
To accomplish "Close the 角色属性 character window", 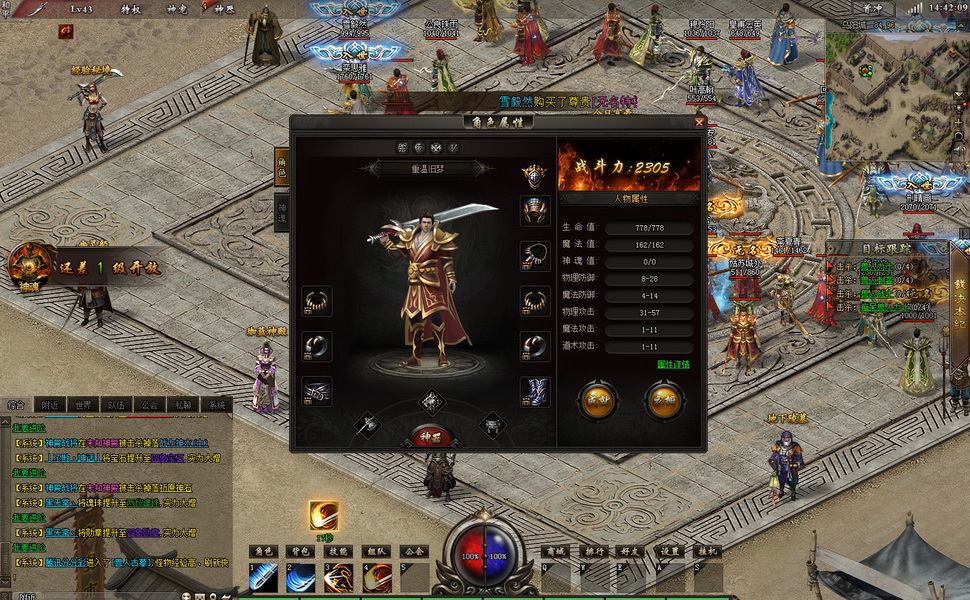I will pos(699,122).
